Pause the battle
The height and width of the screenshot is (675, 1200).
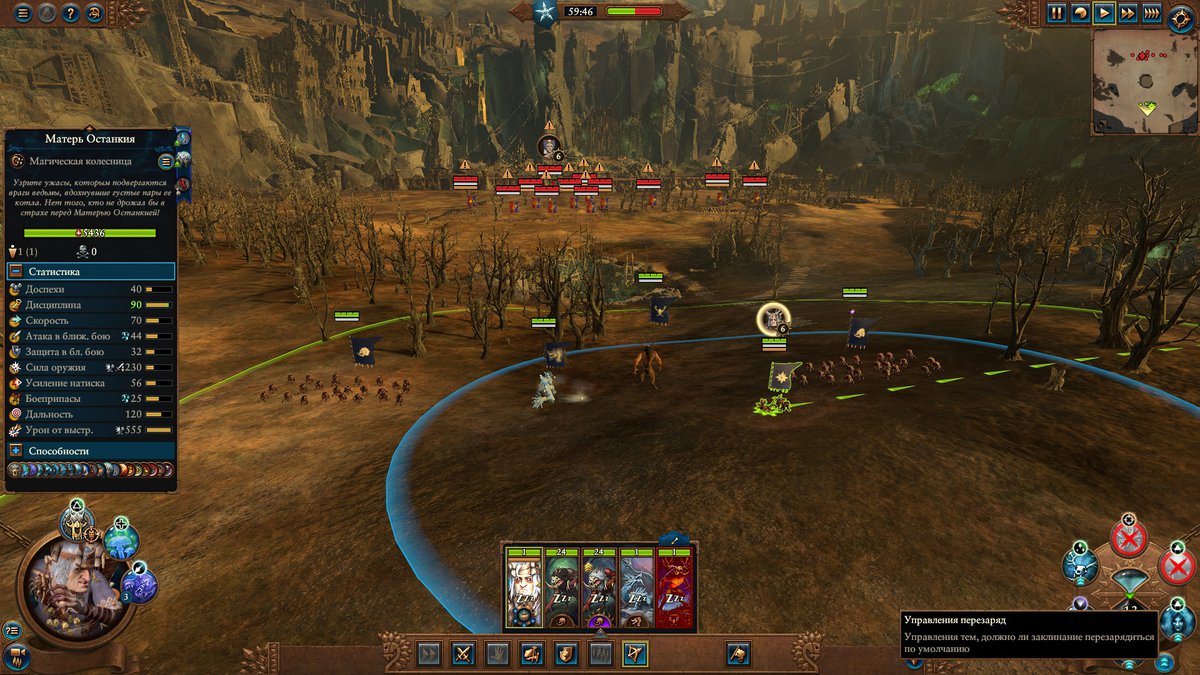pyautogui.click(x=1057, y=13)
